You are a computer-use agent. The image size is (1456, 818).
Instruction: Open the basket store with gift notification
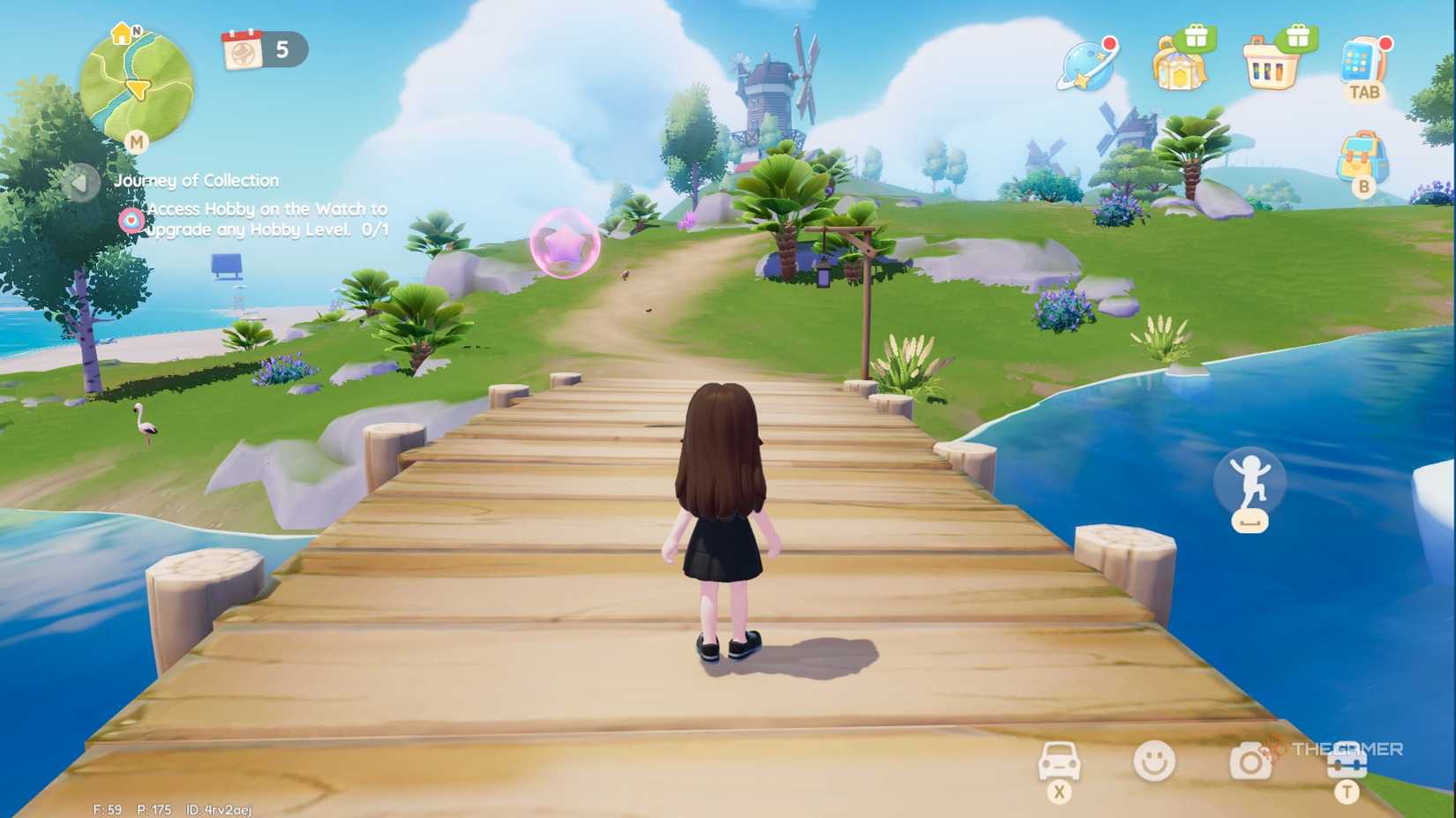click(x=1269, y=64)
